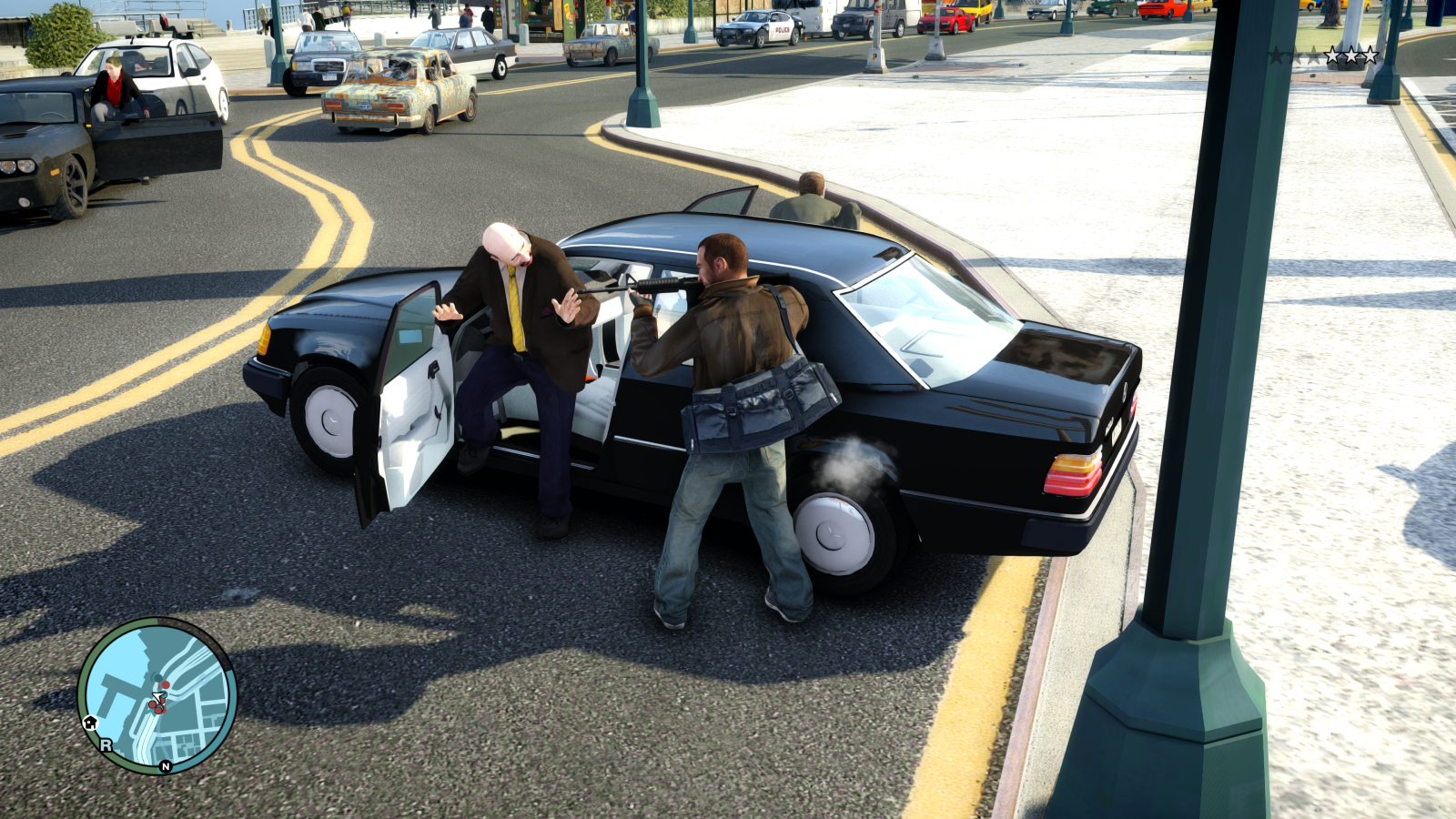The image size is (1456, 819).
Task: Click the white player arrow in the minimap center
Action: point(158,695)
